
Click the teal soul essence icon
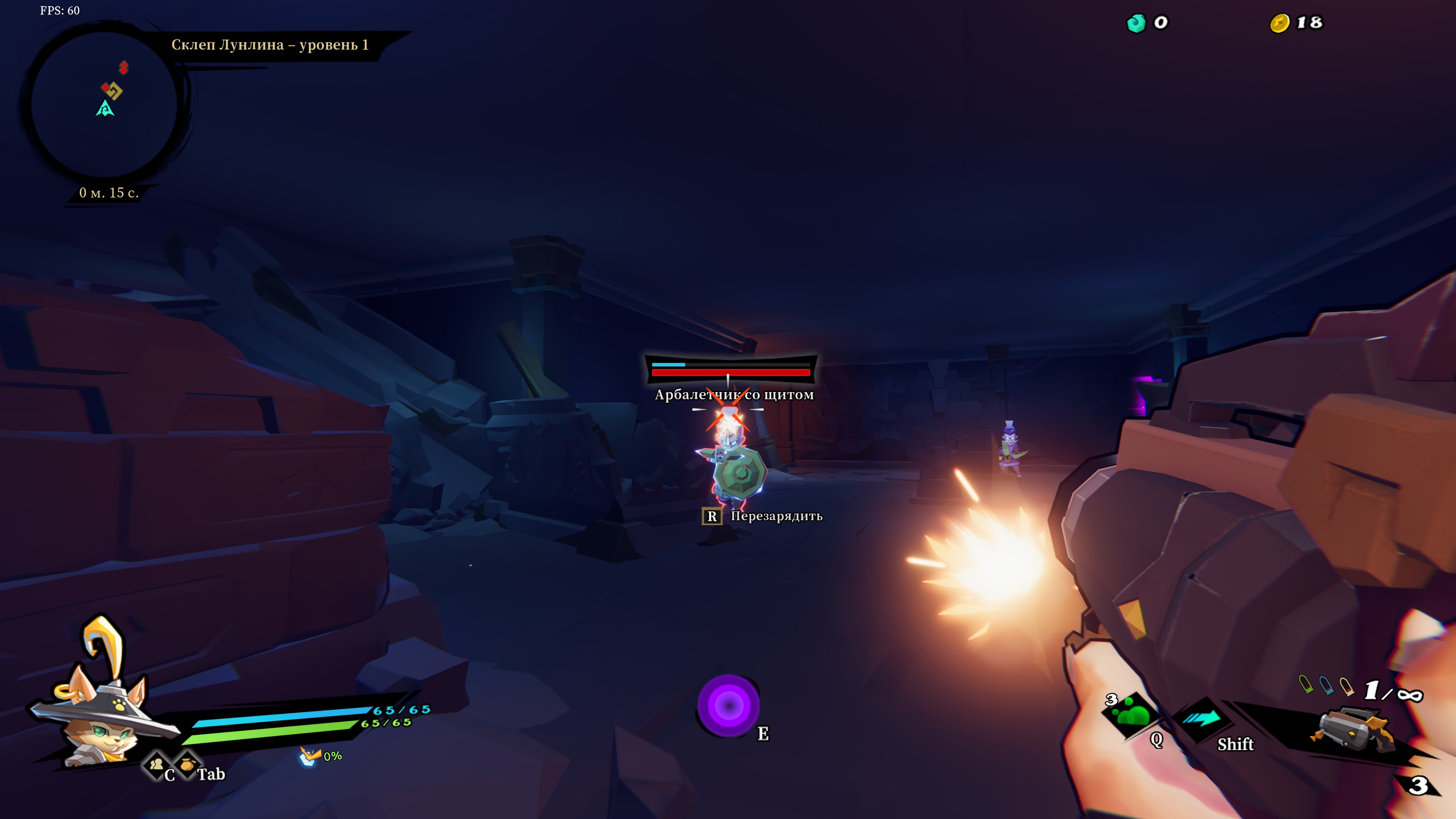(1136, 23)
